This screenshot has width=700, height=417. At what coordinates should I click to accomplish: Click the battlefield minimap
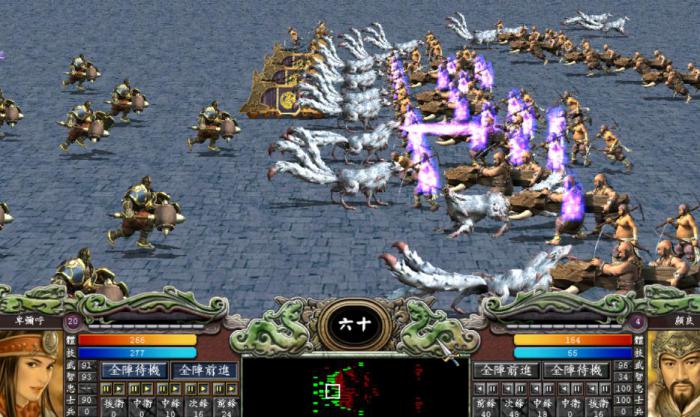[355, 388]
